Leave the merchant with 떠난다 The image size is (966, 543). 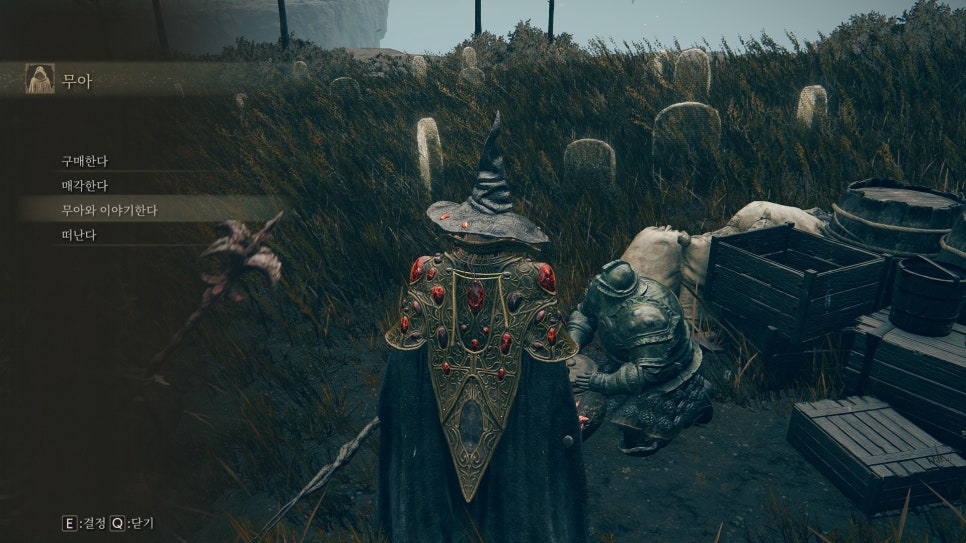pos(80,235)
